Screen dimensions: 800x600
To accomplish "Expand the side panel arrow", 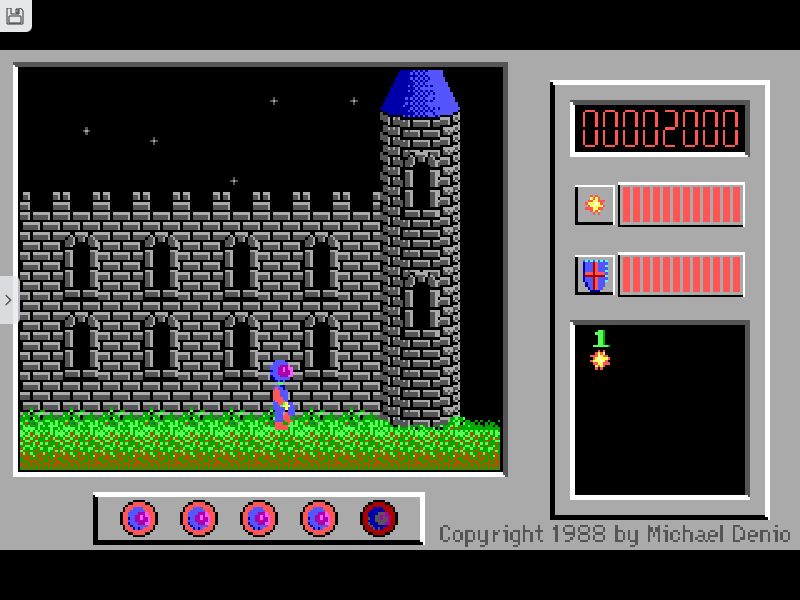I will pos(8,299).
